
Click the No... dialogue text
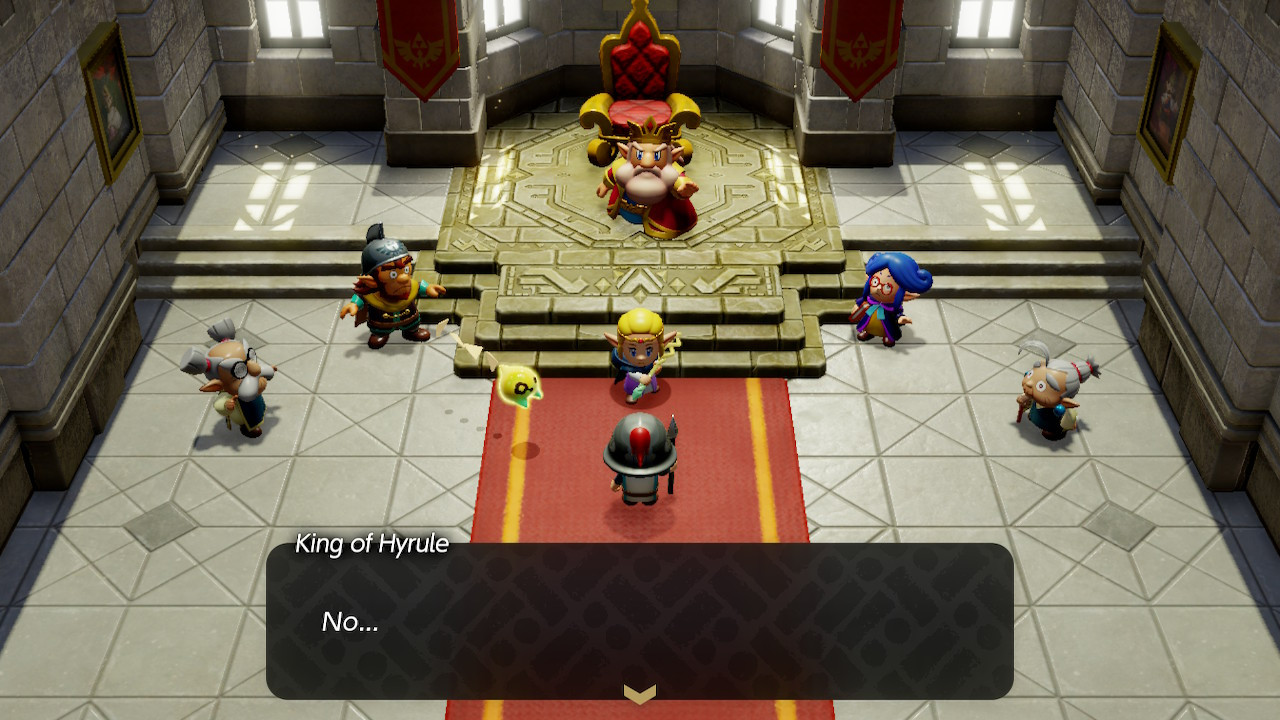click(351, 620)
